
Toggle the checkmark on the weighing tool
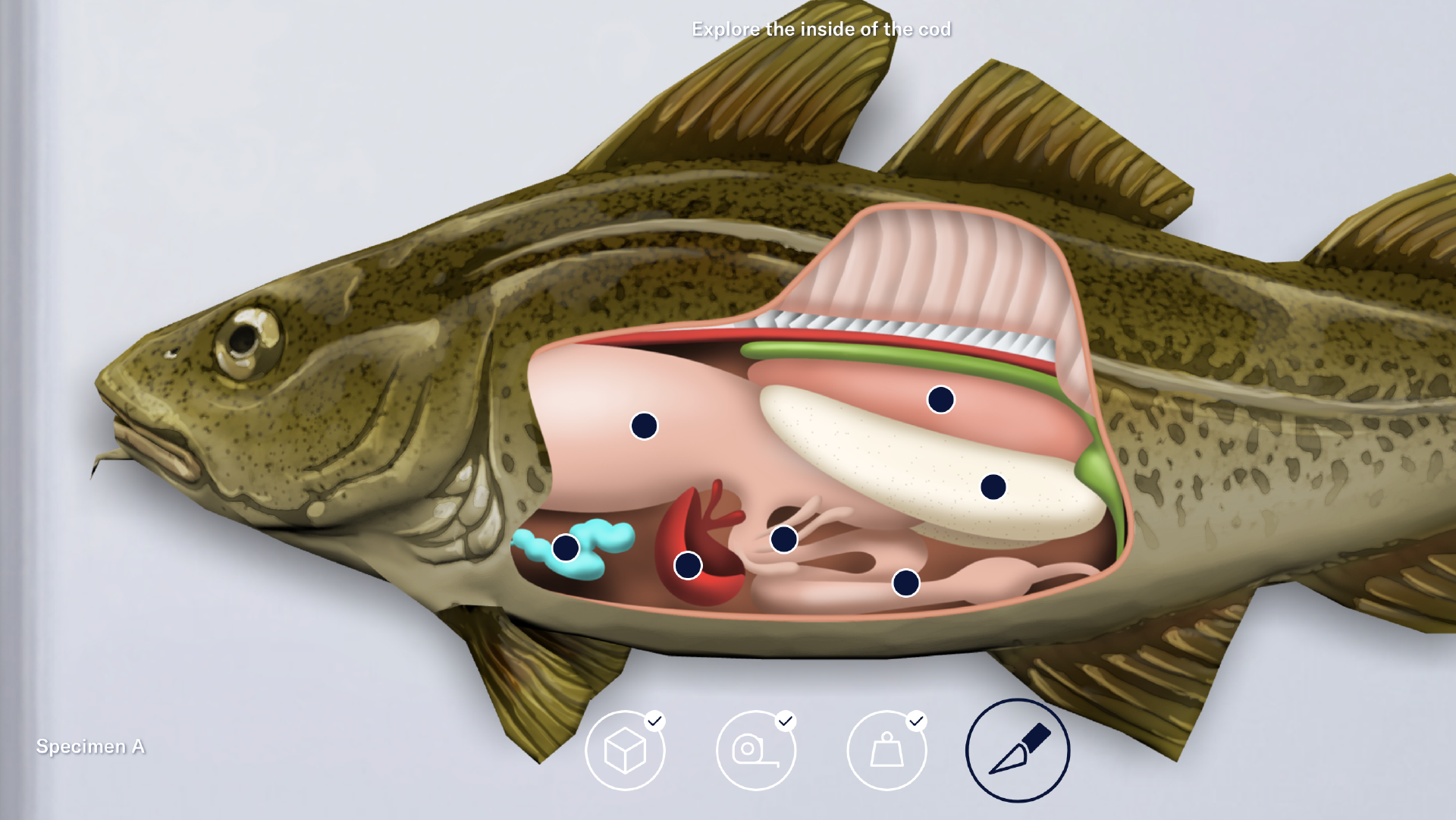point(915,721)
